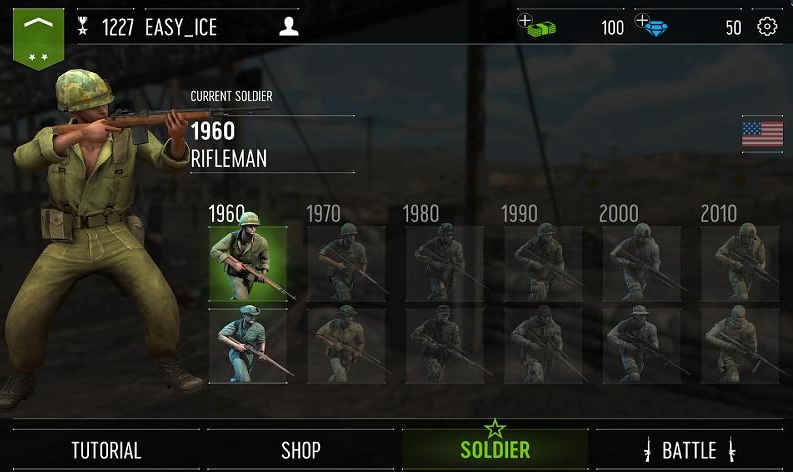Pick the top 2010 soldier tile
Image resolution: width=793 pixels, height=472 pixels.
click(x=739, y=264)
